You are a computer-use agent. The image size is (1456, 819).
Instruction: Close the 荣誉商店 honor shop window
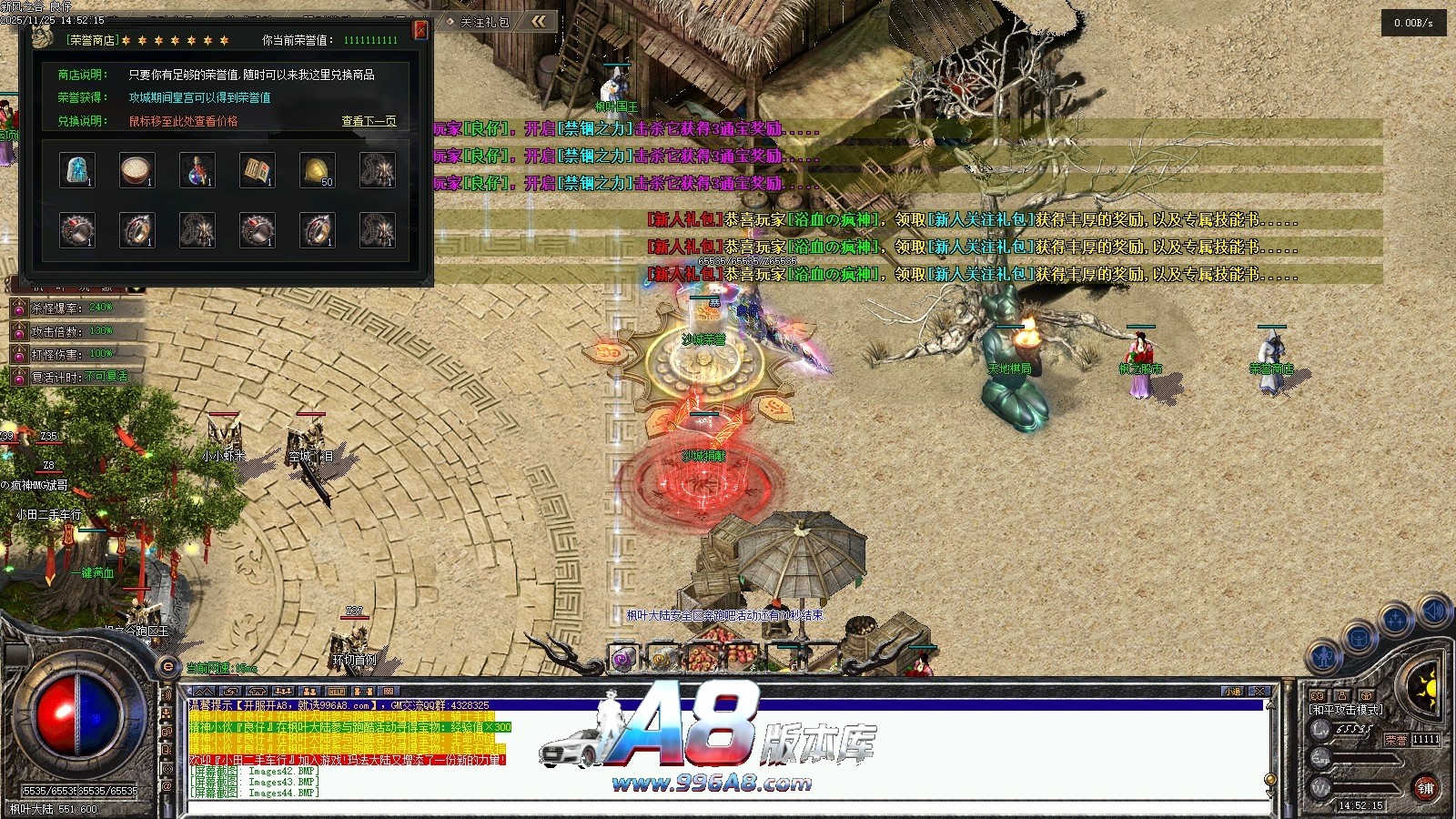(x=420, y=30)
